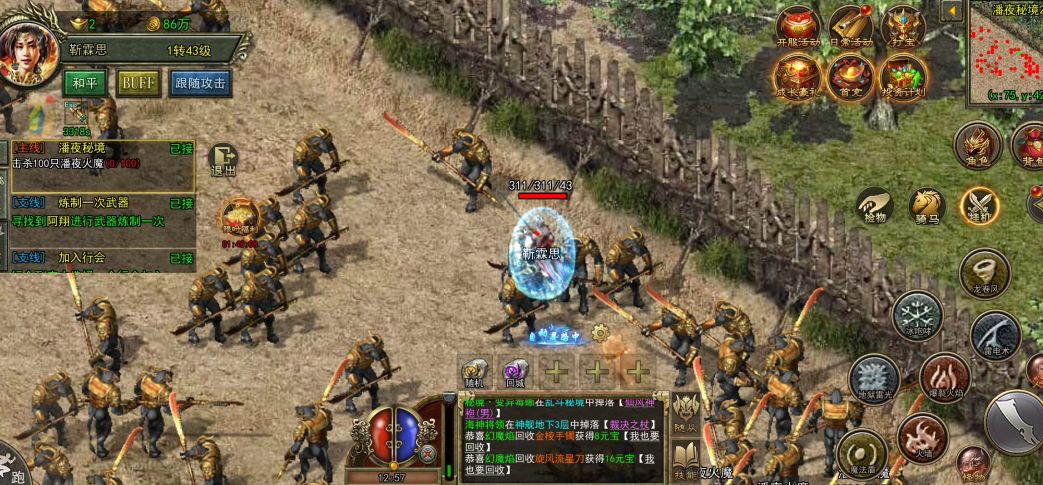
Task: Toggle the 跟随攻击 follow-attack button
Action: point(200,83)
